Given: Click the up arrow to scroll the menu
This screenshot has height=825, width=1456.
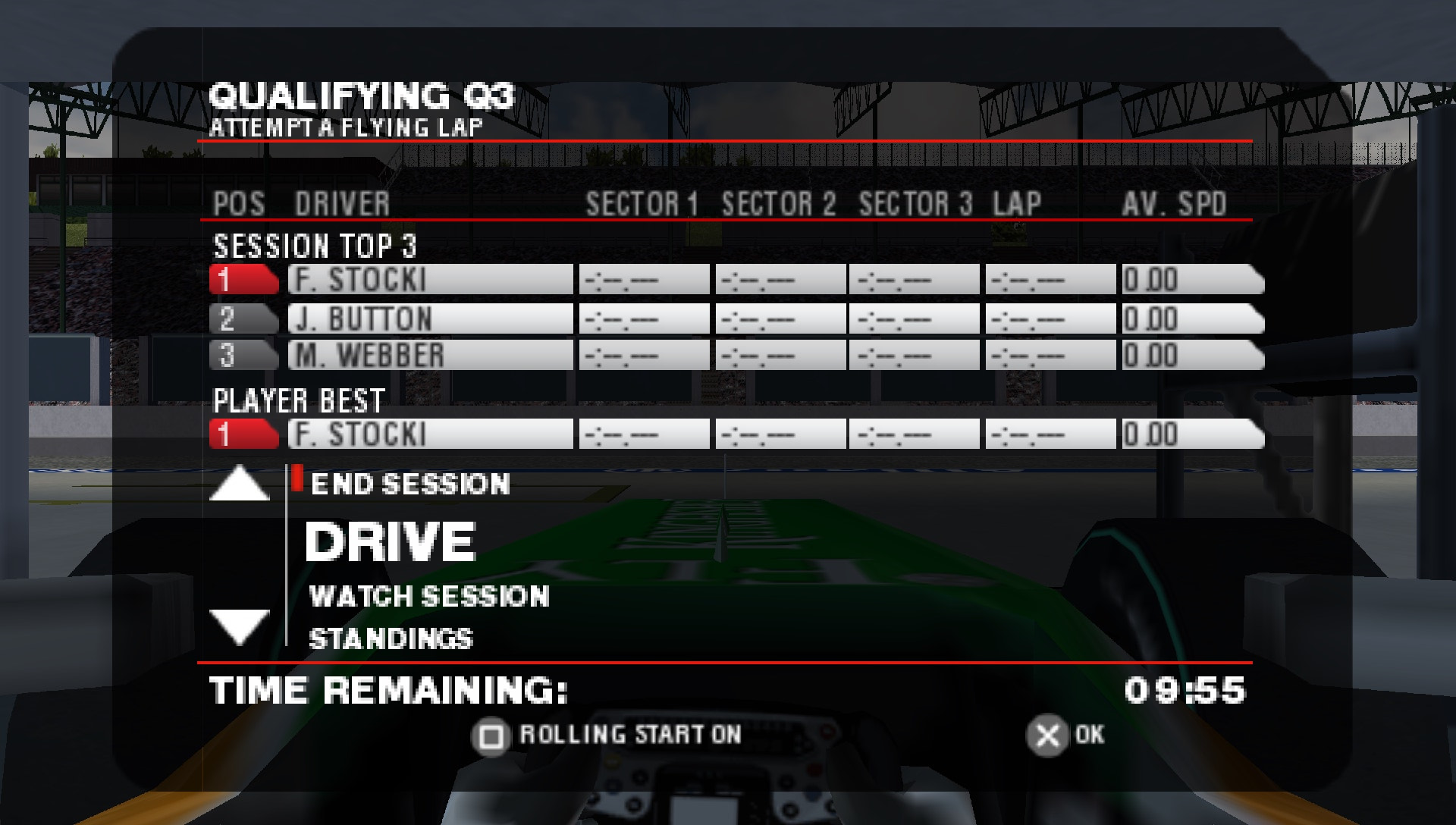Looking at the screenshot, I should pyautogui.click(x=239, y=484).
